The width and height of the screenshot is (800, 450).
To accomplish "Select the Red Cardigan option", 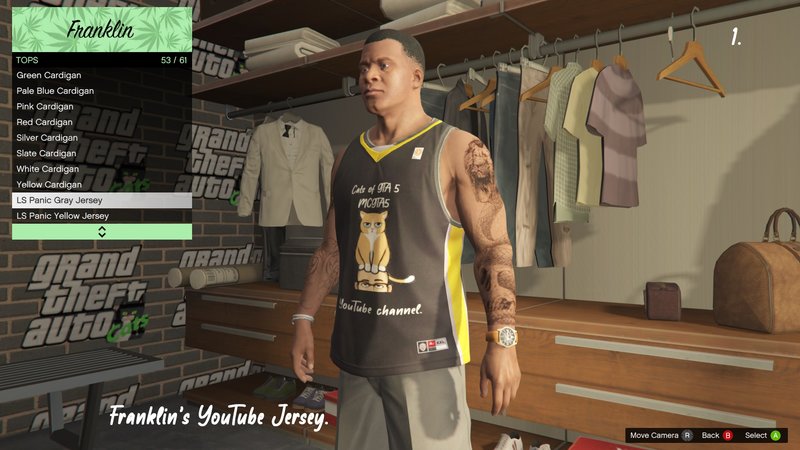I will [101, 122].
